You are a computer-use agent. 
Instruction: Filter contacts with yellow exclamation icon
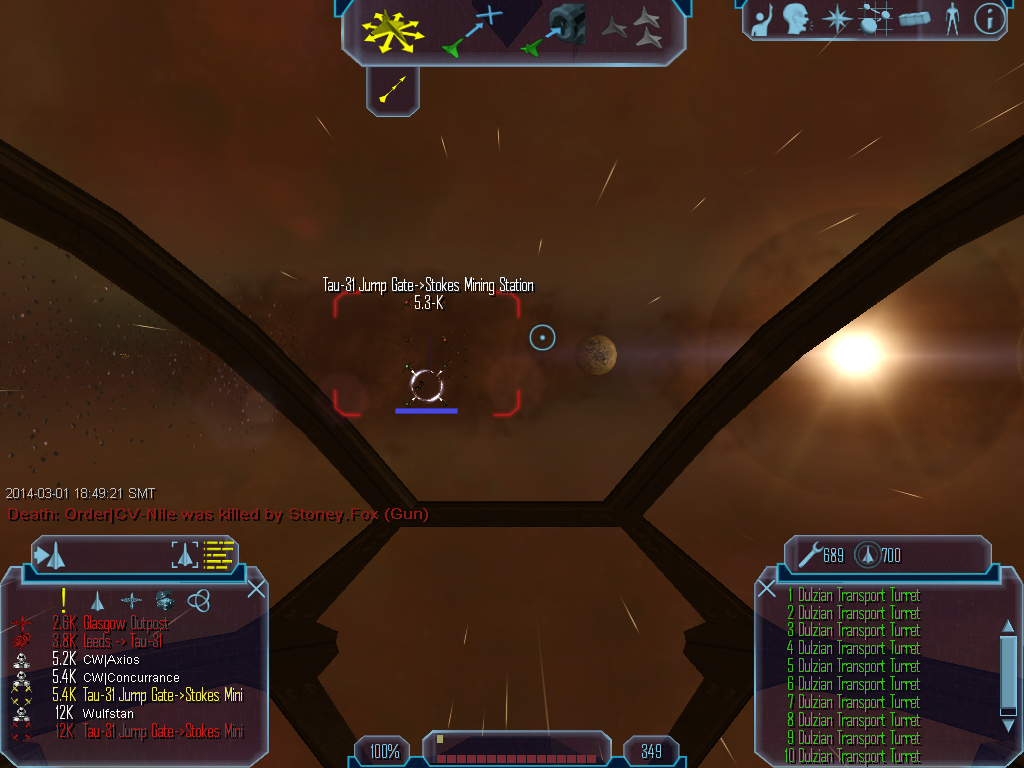(63, 600)
